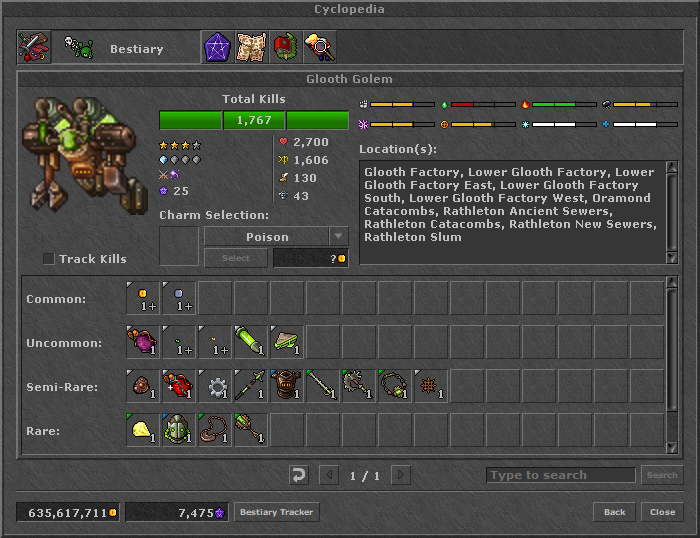This screenshot has height=538, width=700.
Task: Select the Bestiary tab
Action: 122,48
